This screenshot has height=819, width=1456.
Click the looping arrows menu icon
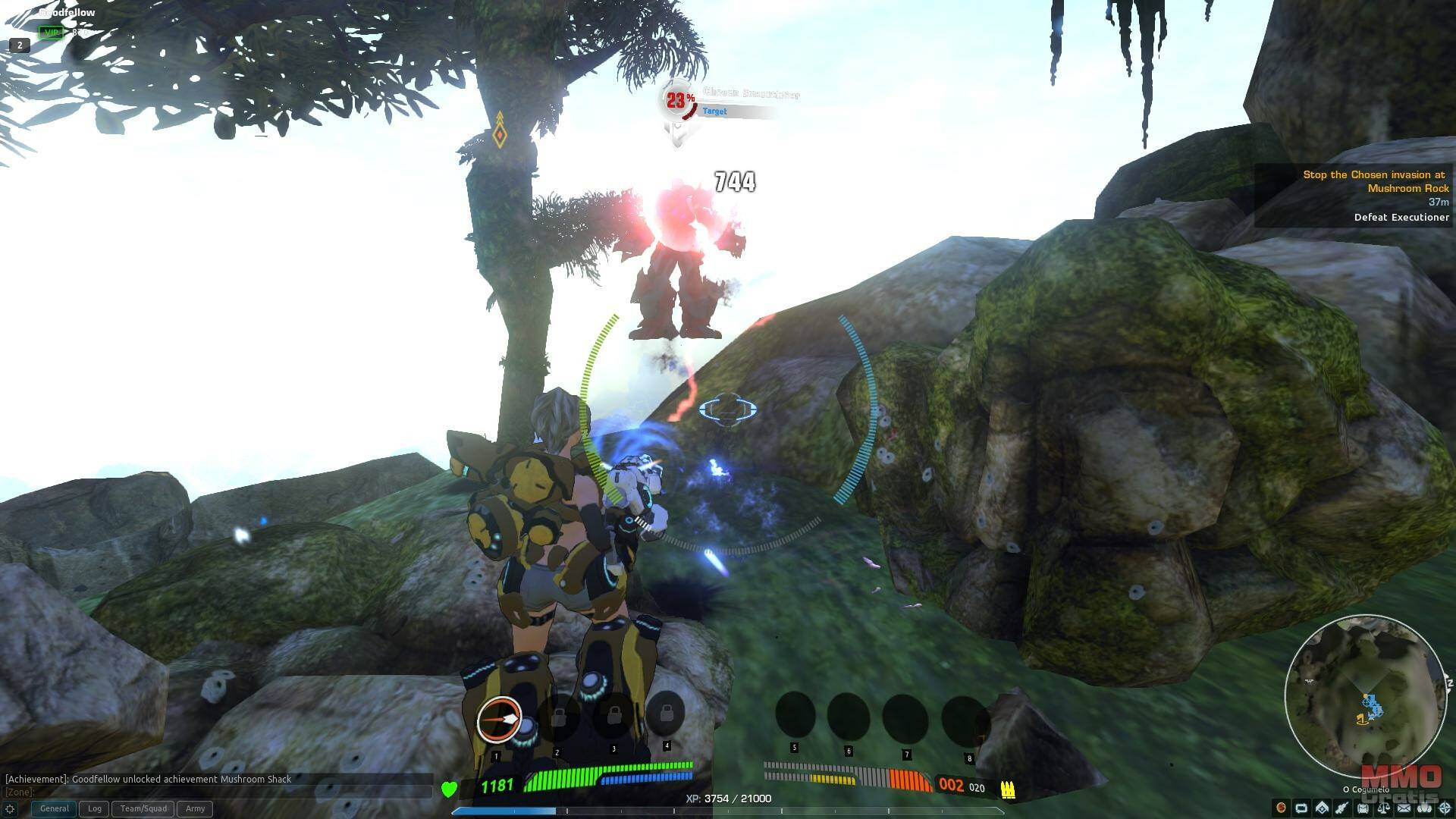pyautogui.click(x=1301, y=808)
